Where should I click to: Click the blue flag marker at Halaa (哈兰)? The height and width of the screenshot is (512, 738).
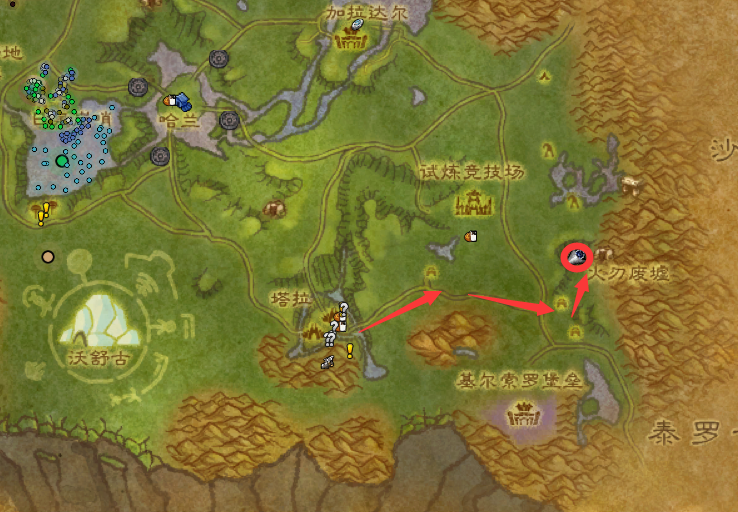coord(183,100)
